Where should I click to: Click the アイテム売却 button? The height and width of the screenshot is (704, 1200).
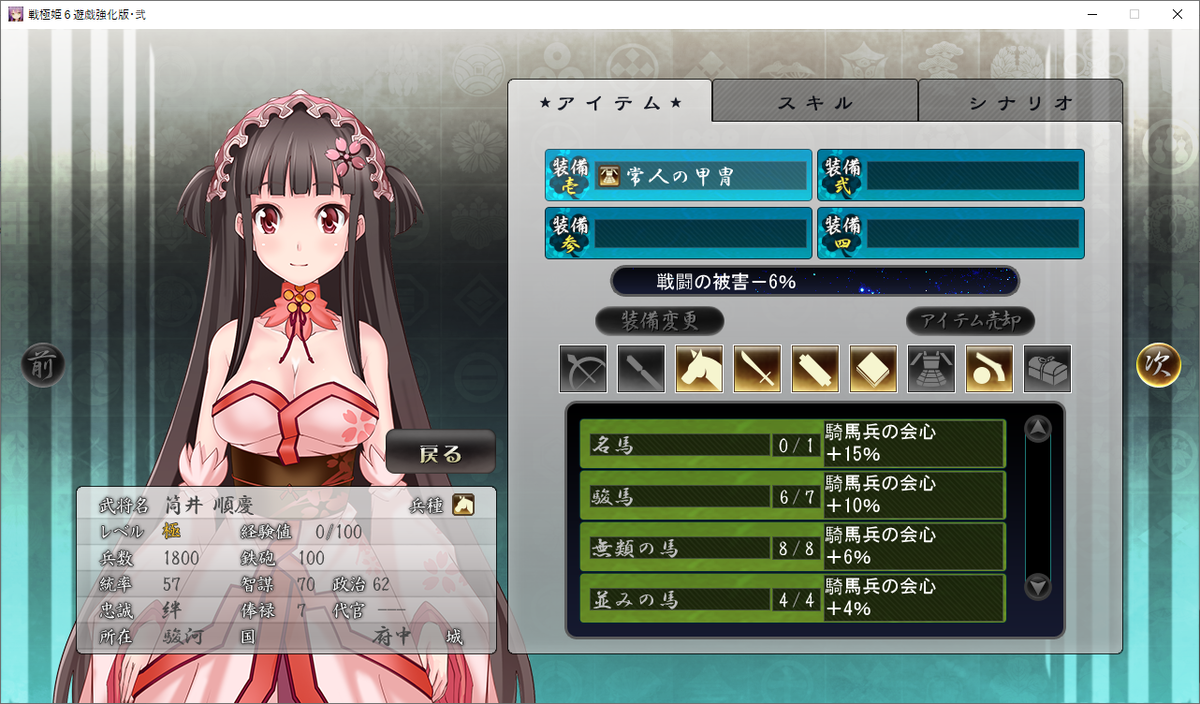(970, 321)
